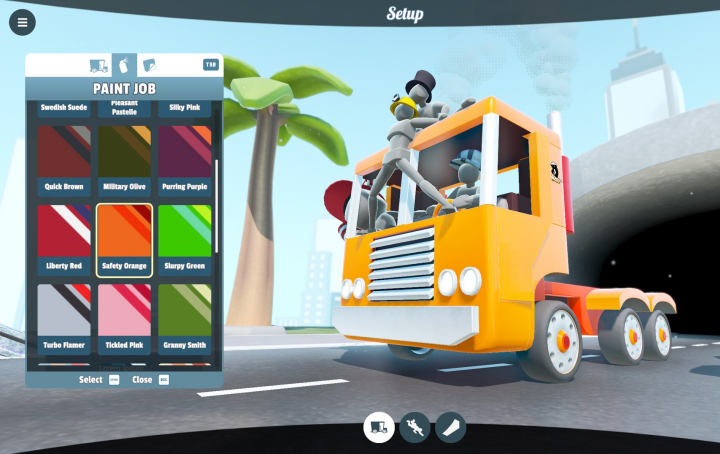Pick the Turbo Flamer paint job
The height and width of the screenshot is (454, 720).
[64, 318]
